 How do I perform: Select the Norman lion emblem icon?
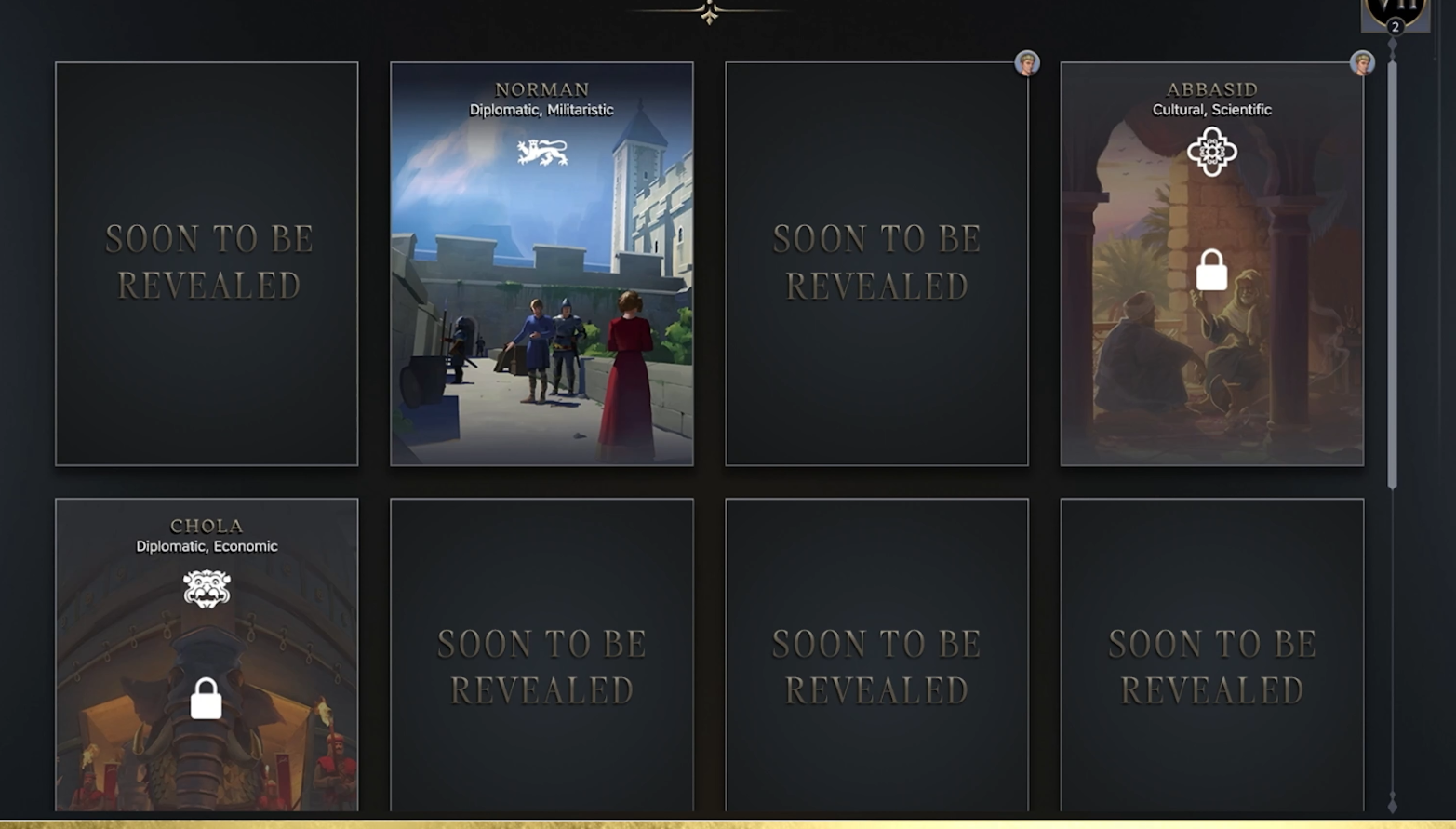[x=542, y=151]
